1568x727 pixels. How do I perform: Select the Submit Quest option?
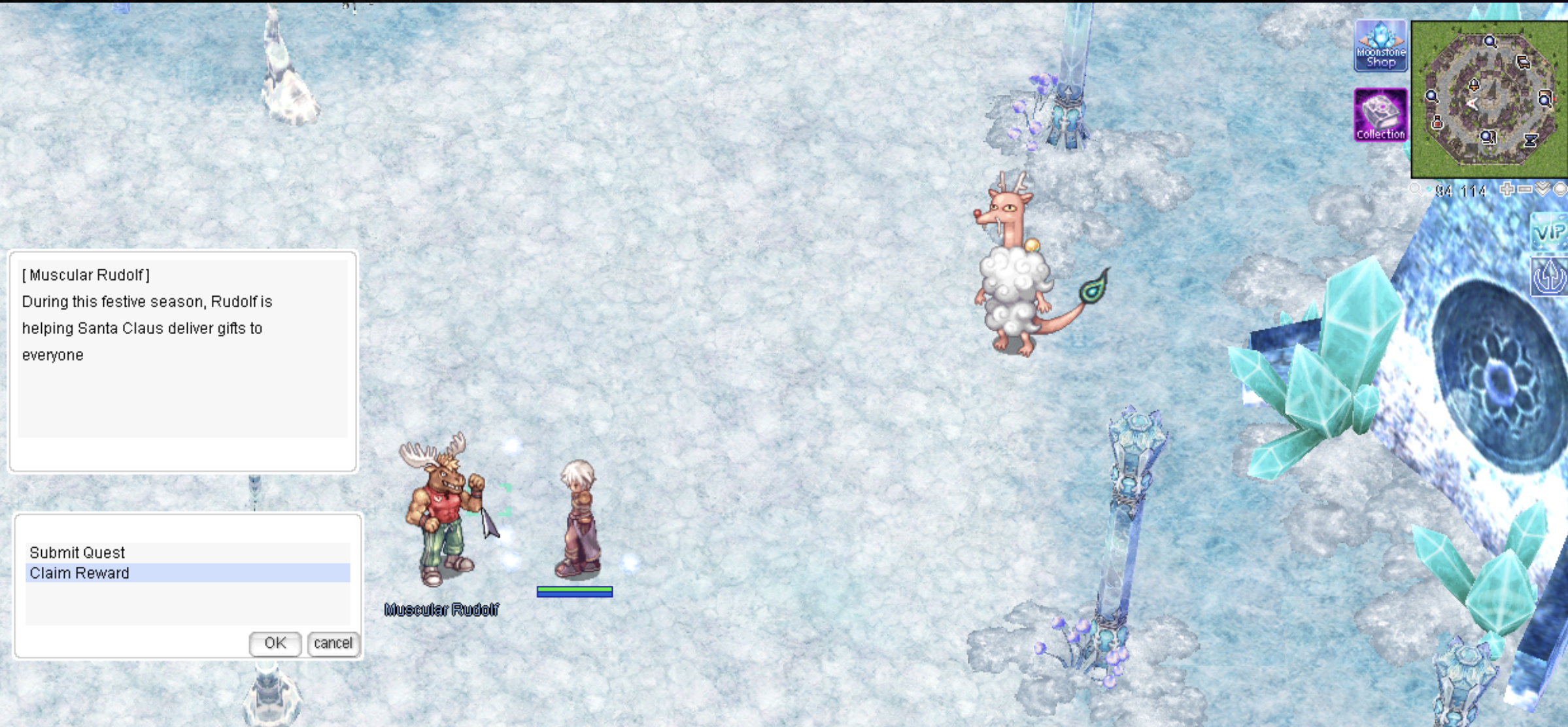tap(77, 552)
